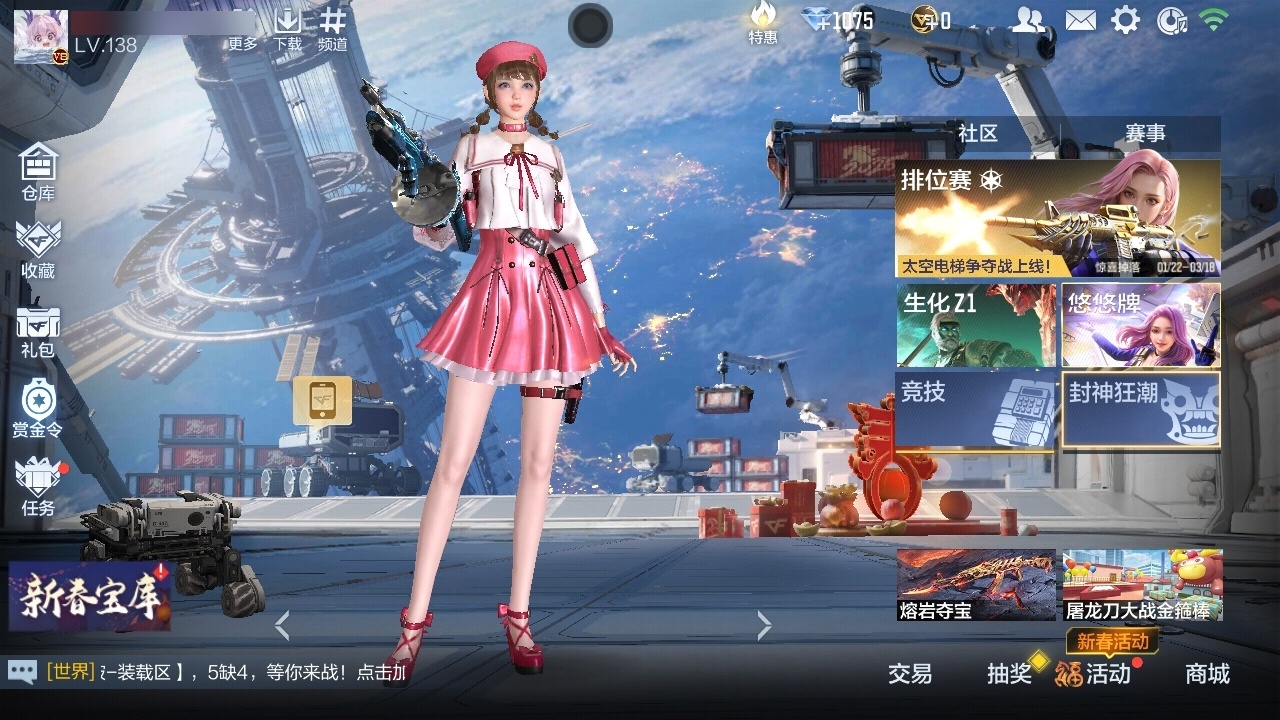
Task: Select the 排位赛 ranked match mode
Action: pos(1057,218)
